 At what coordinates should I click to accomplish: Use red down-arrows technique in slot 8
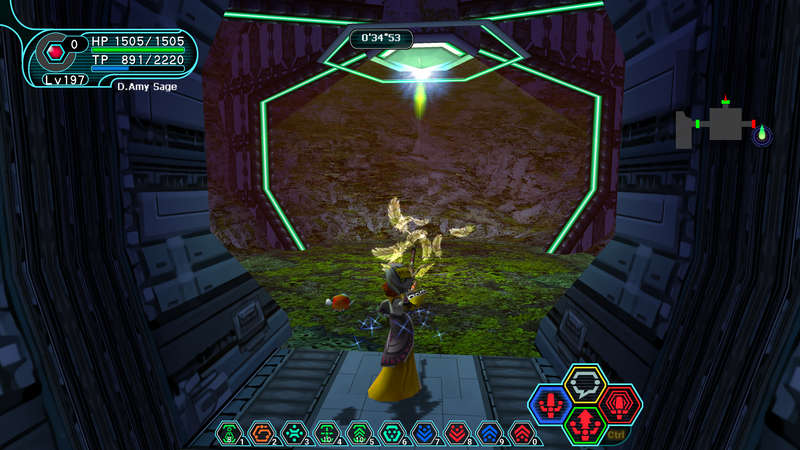coord(457,432)
